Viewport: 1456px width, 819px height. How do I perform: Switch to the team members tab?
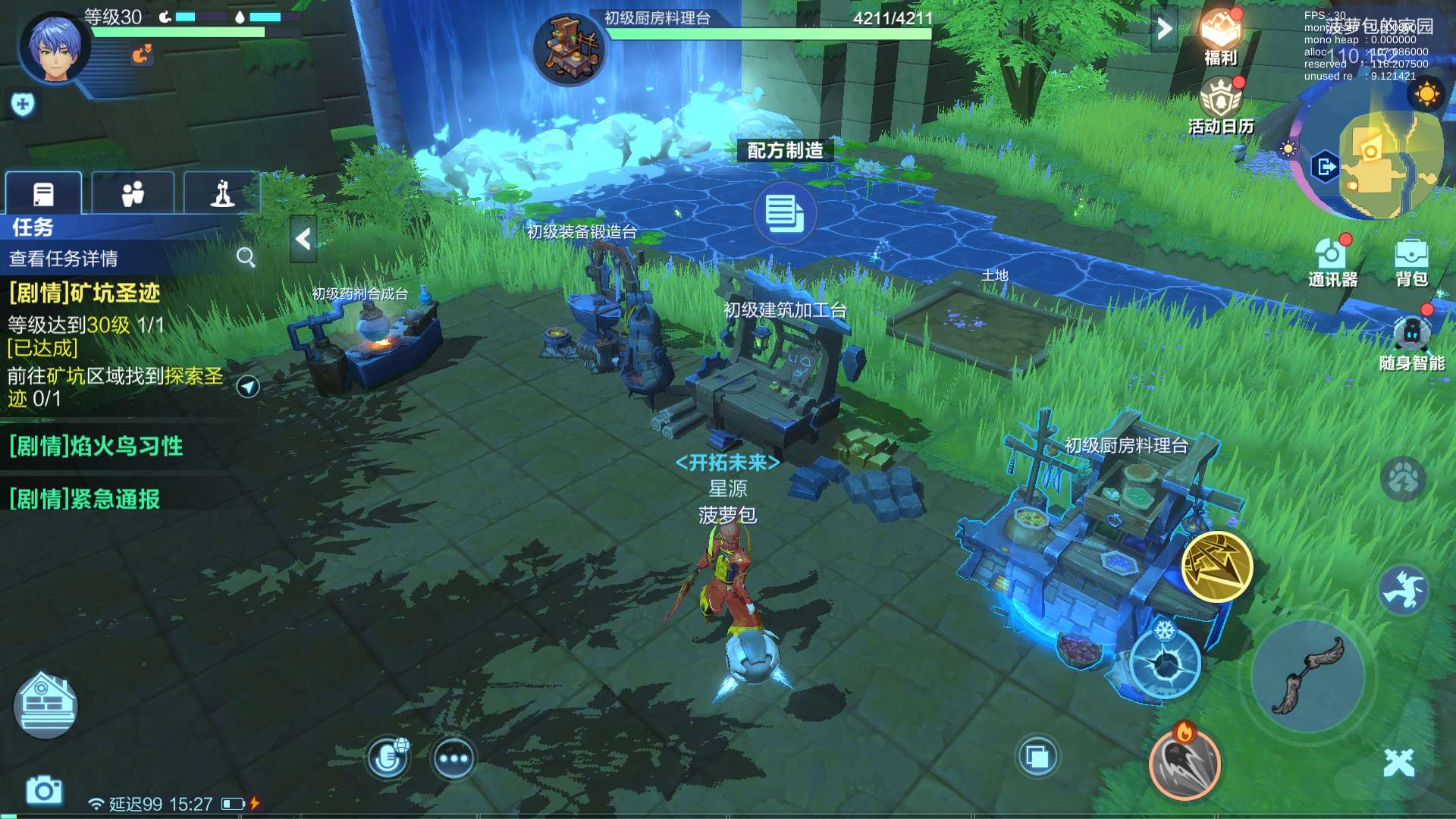click(x=133, y=194)
